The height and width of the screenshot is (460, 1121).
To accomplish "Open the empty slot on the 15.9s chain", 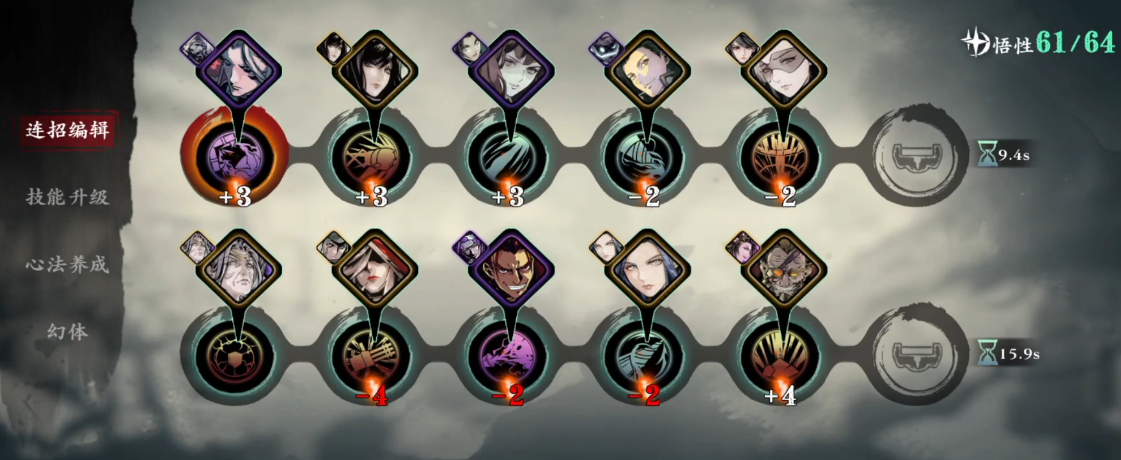I will tap(913, 354).
